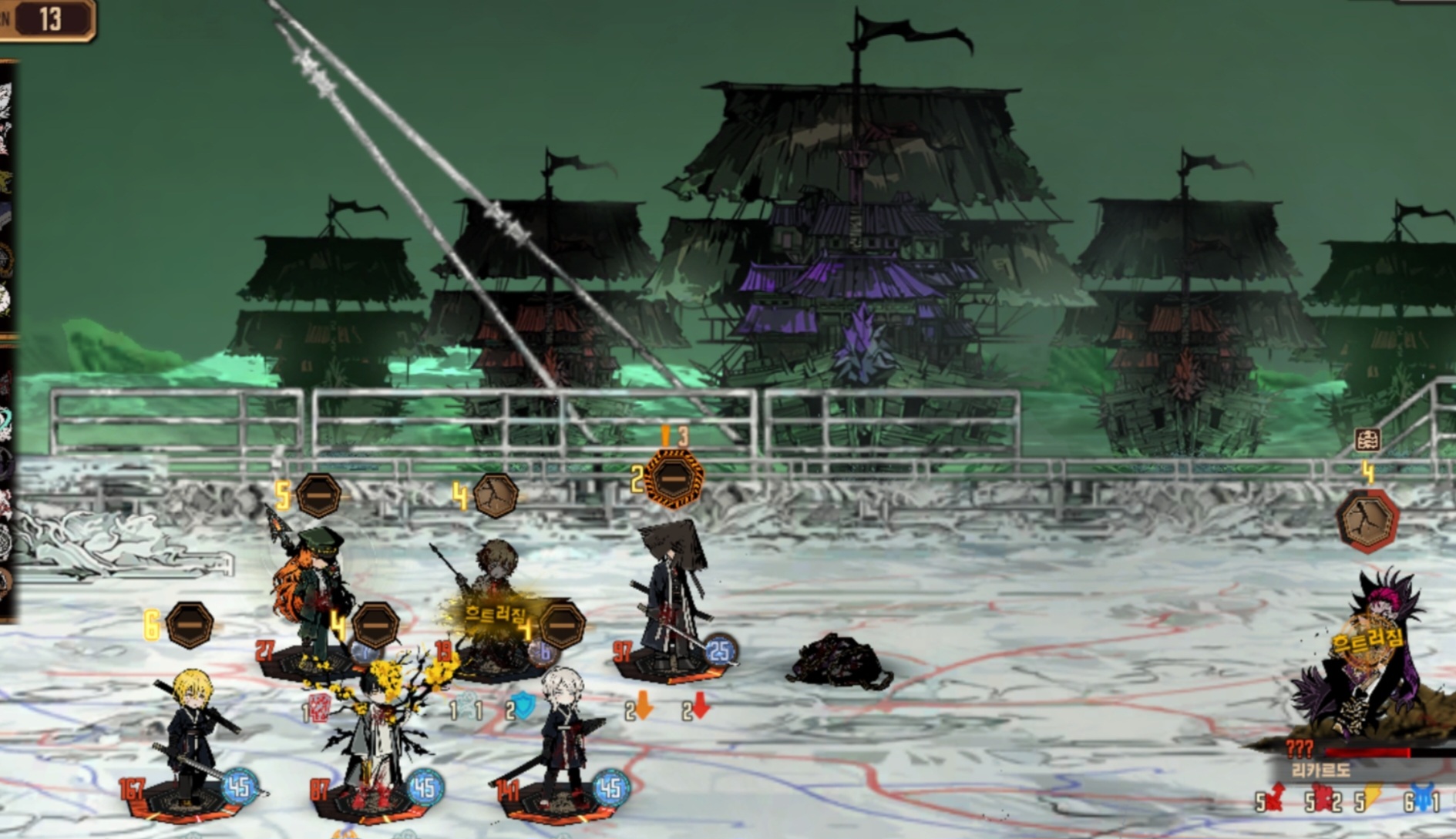
Task: Select the speed die showing 6
Action: coord(190,624)
